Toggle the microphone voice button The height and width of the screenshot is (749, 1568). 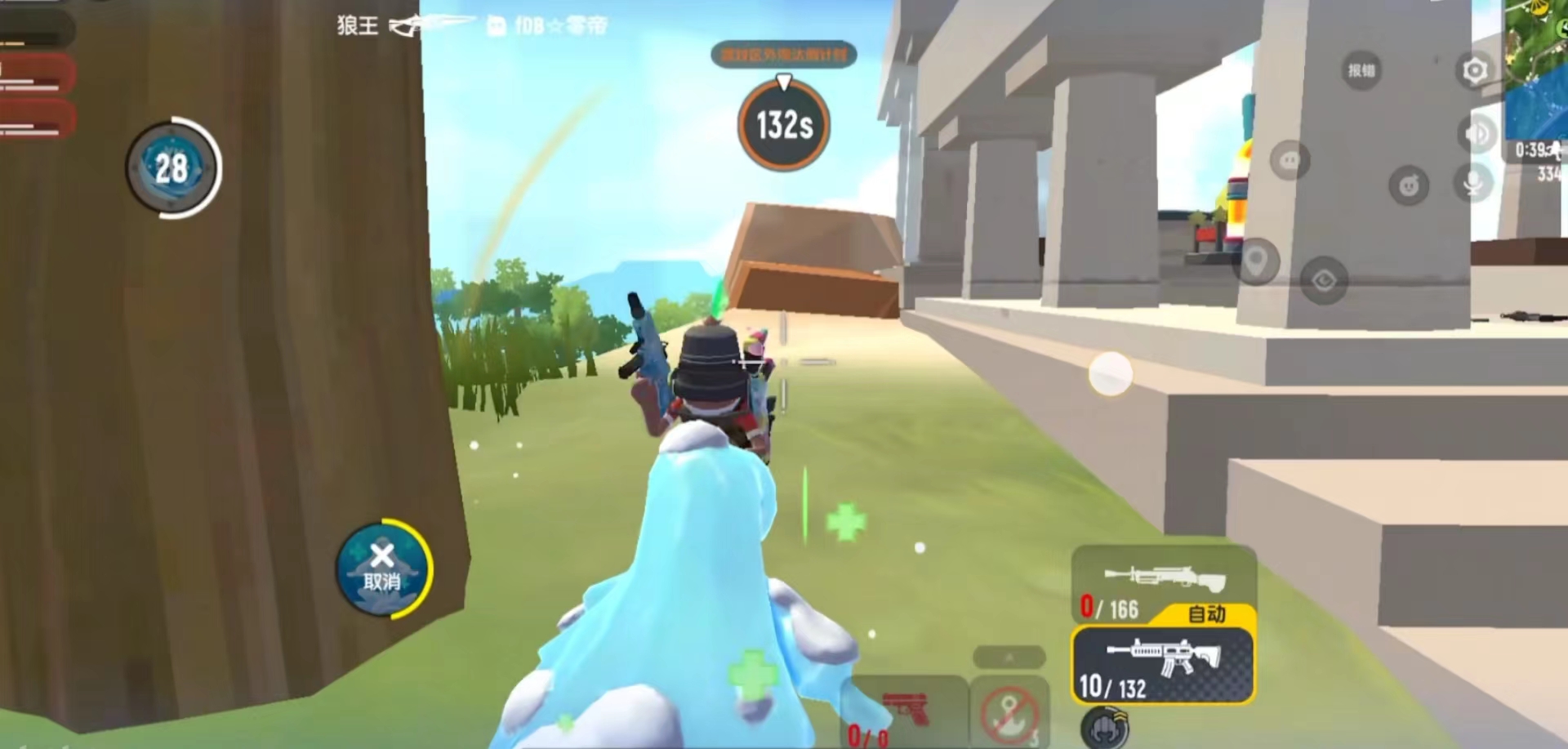point(1473,183)
